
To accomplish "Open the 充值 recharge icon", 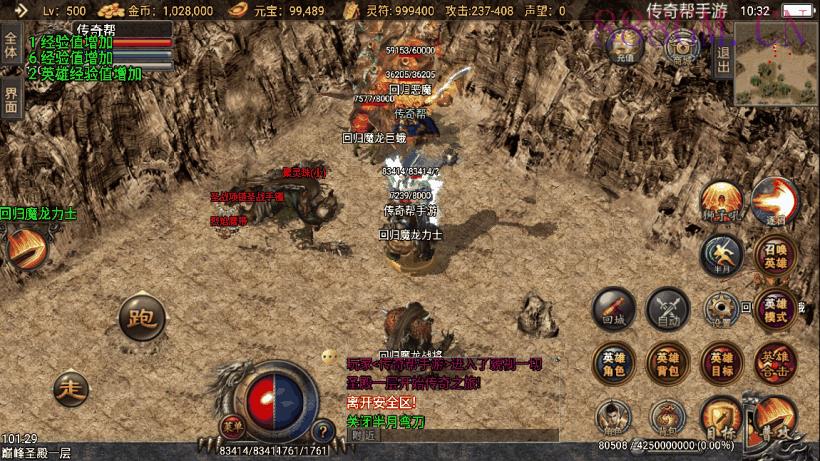I will 623,50.
